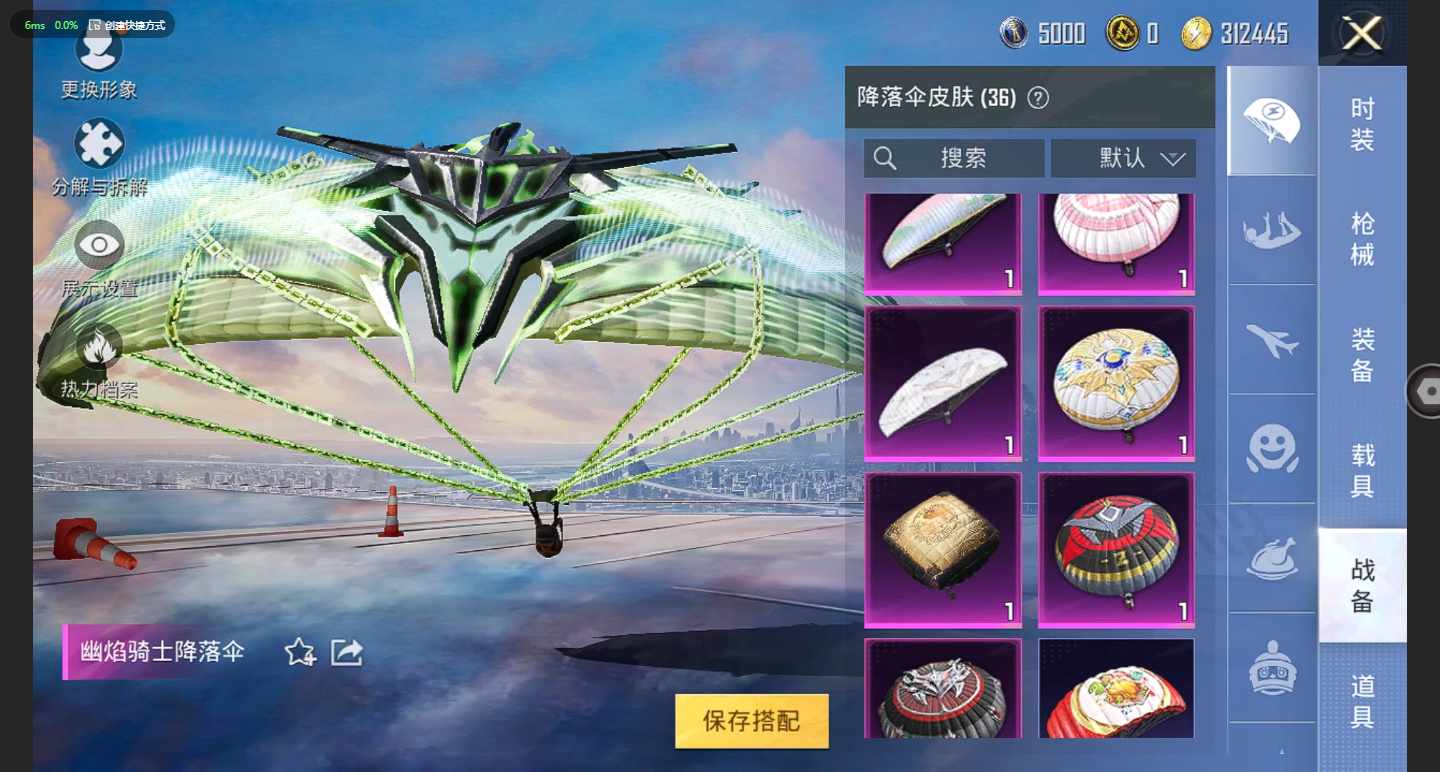Screen dimensions: 1440x772
Task: Switch to the 枪械 tab
Action: (1362, 239)
